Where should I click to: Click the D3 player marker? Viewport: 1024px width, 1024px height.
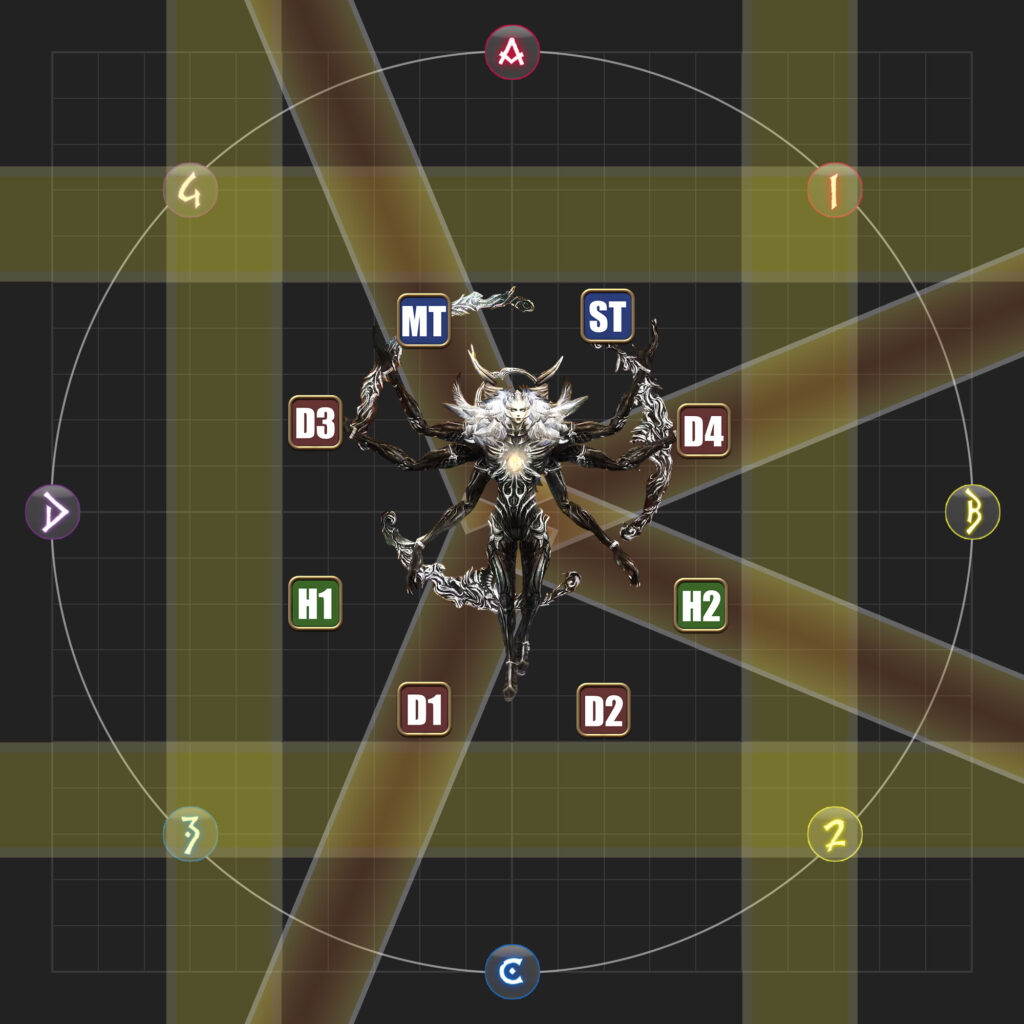(x=315, y=423)
